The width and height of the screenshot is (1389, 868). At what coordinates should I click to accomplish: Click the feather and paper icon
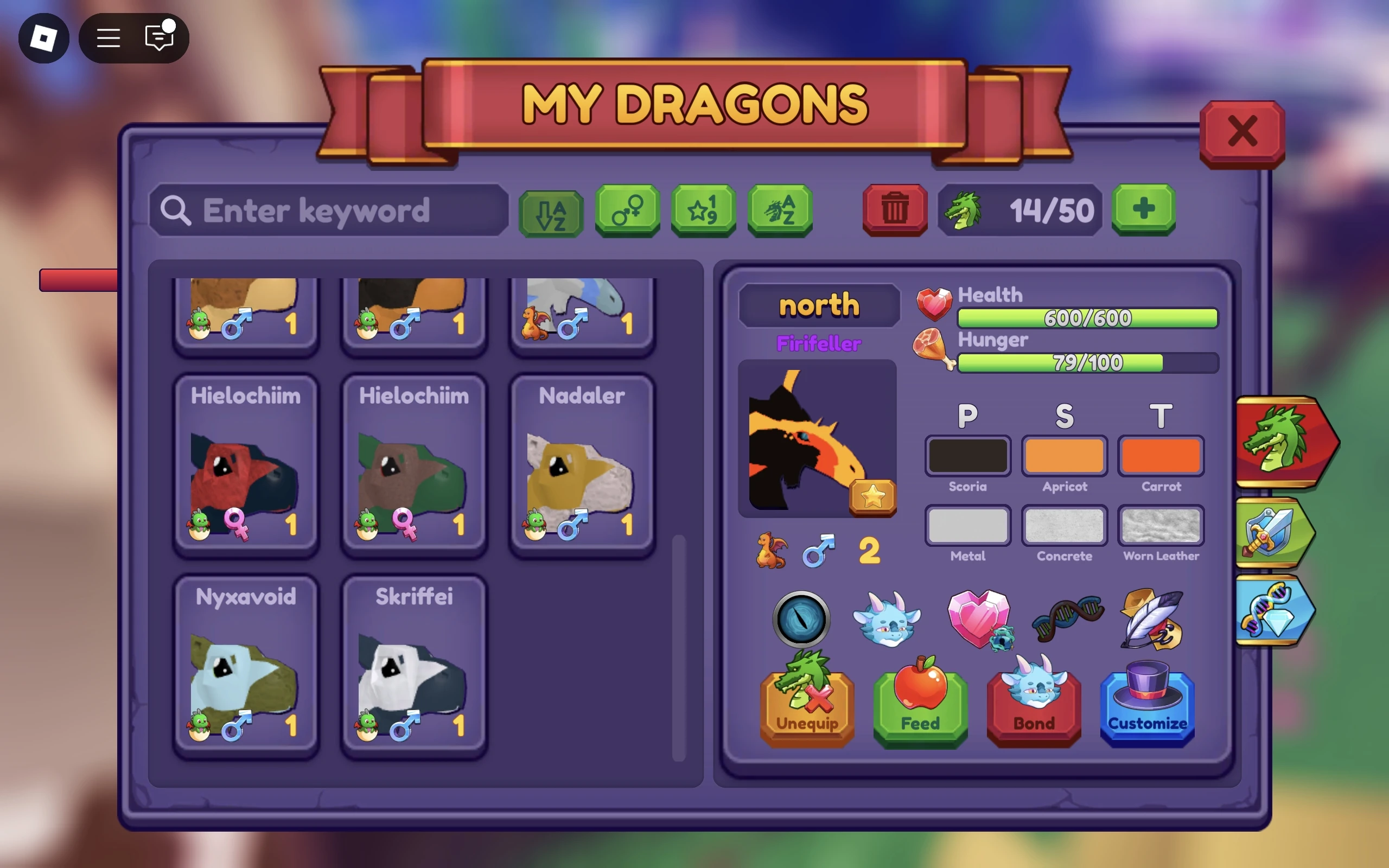point(1152,620)
